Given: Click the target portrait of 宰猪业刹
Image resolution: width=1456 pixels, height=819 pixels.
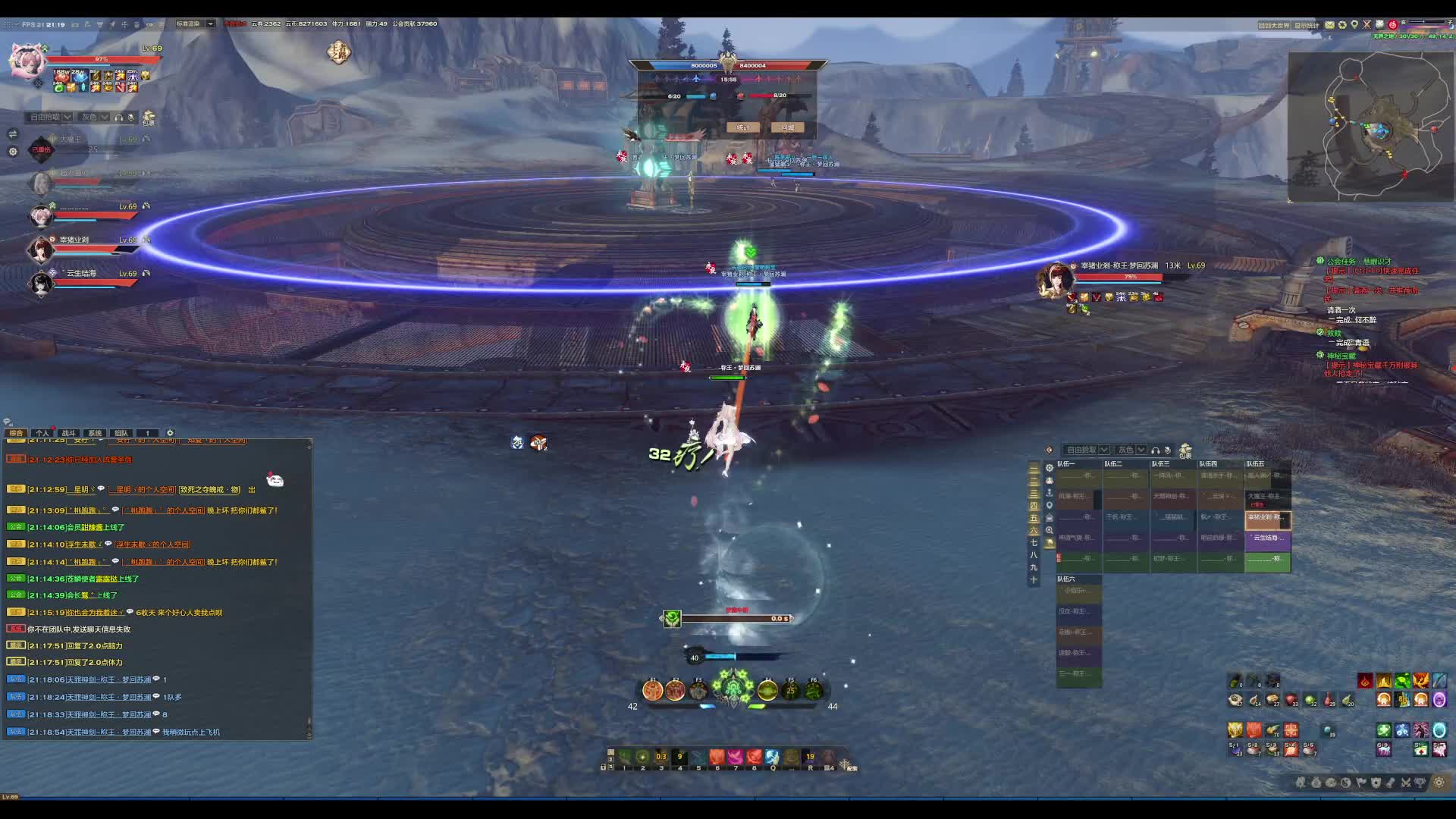Looking at the screenshot, I should tap(1055, 281).
